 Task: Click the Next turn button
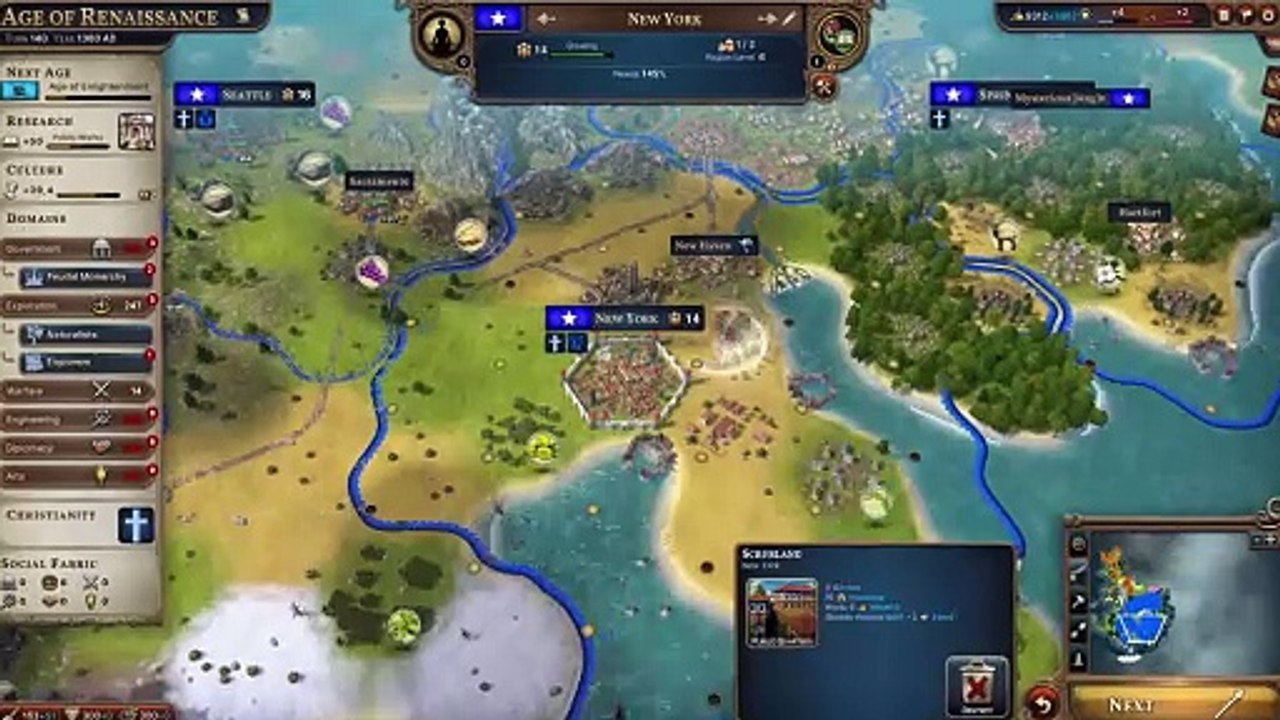pyautogui.click(x=1160, y=703)
